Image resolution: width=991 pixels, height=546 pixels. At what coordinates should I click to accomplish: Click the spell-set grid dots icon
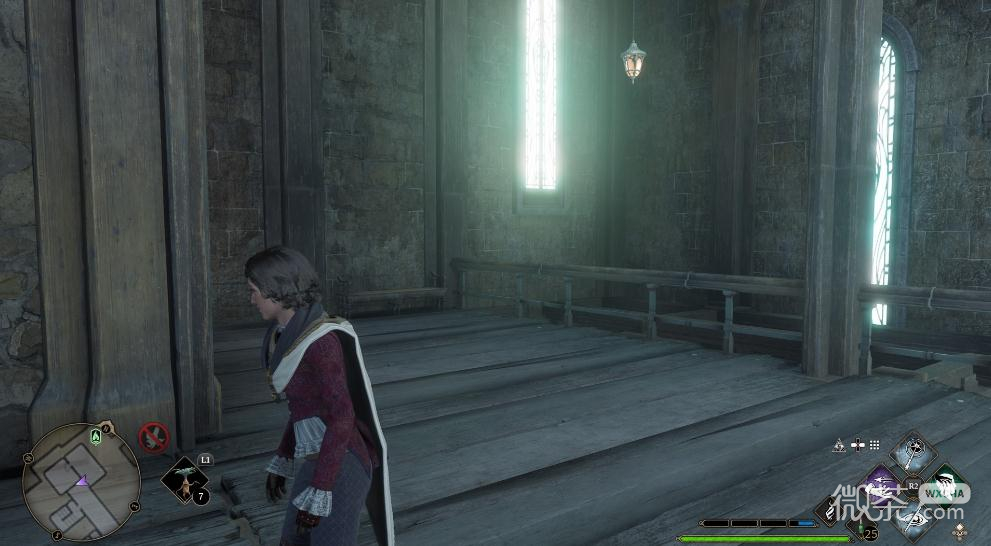873,445
